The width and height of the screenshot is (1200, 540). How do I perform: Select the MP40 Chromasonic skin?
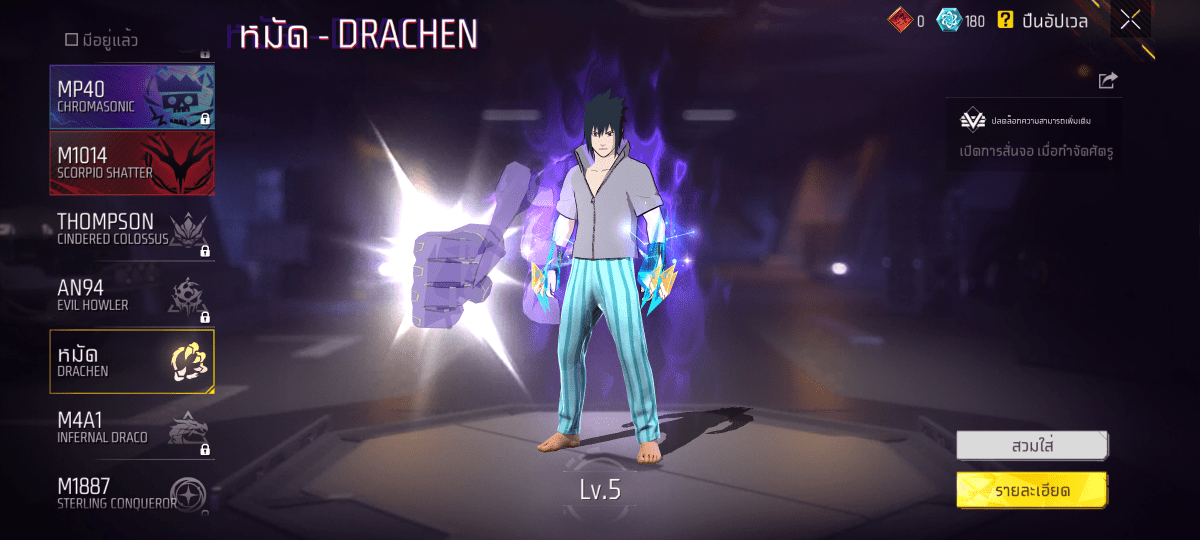132,97
